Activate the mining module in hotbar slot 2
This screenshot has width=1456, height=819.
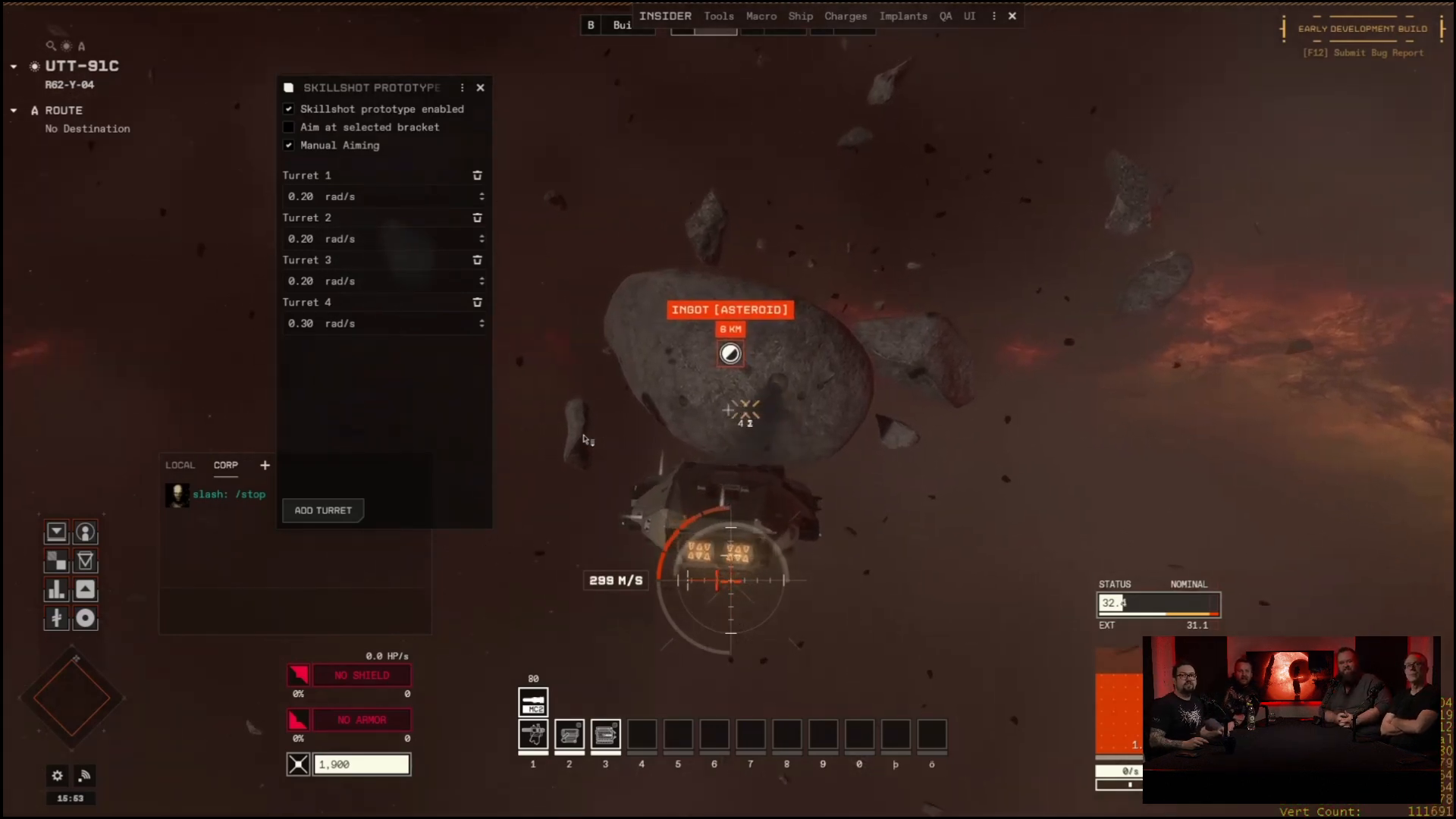(x=570, y=735)
